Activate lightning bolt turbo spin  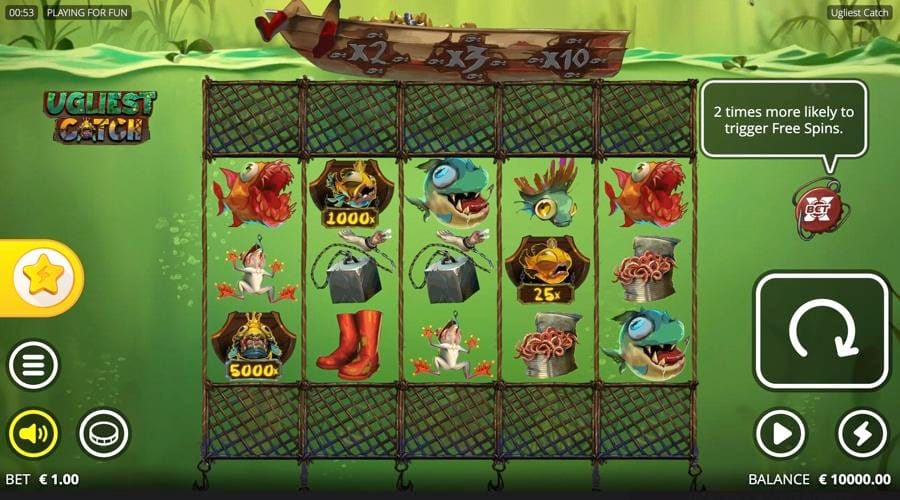(x=862, y=434)
